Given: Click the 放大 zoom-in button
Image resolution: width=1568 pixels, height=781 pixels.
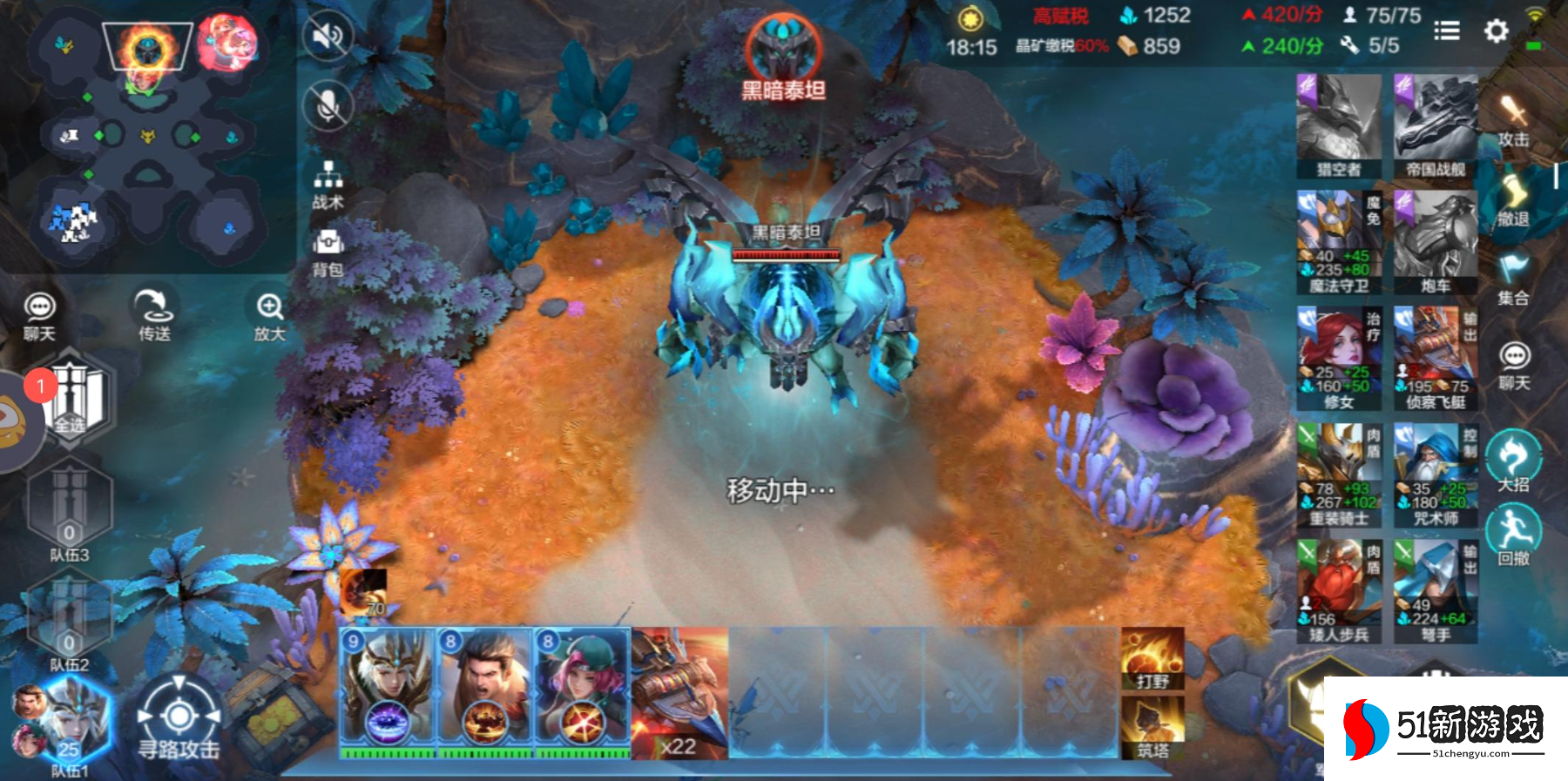Looking at the screenshot, I should click(269, 315).
